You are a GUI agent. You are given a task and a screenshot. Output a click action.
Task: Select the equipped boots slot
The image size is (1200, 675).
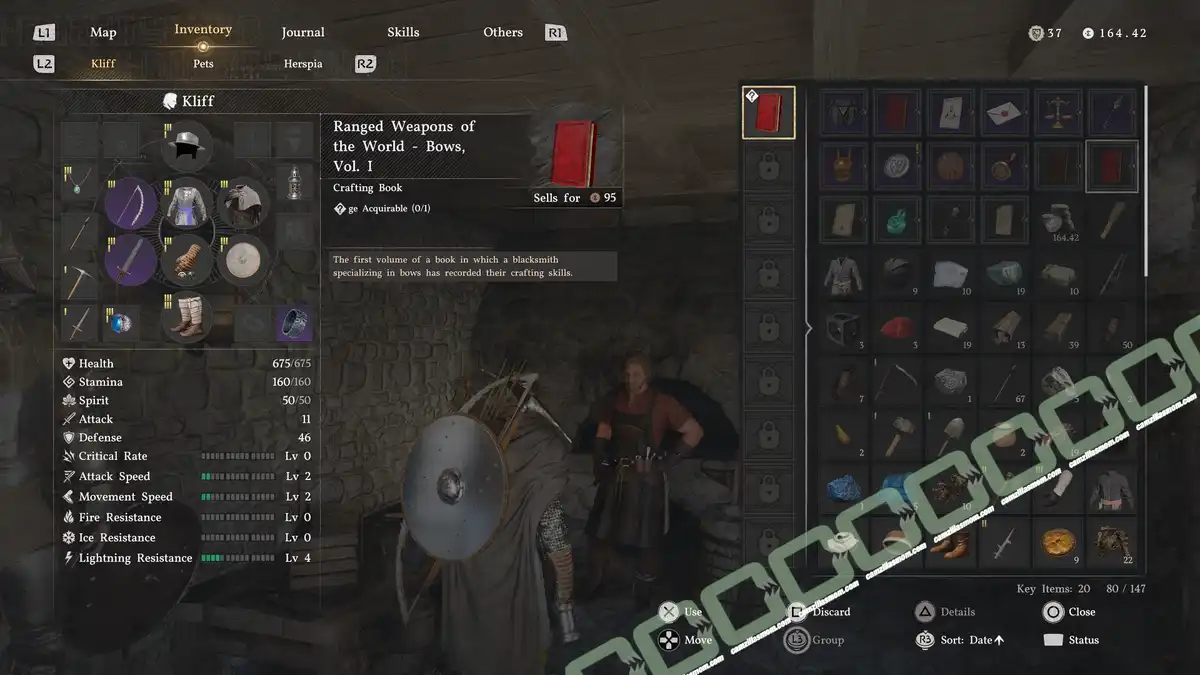[186, 317]
